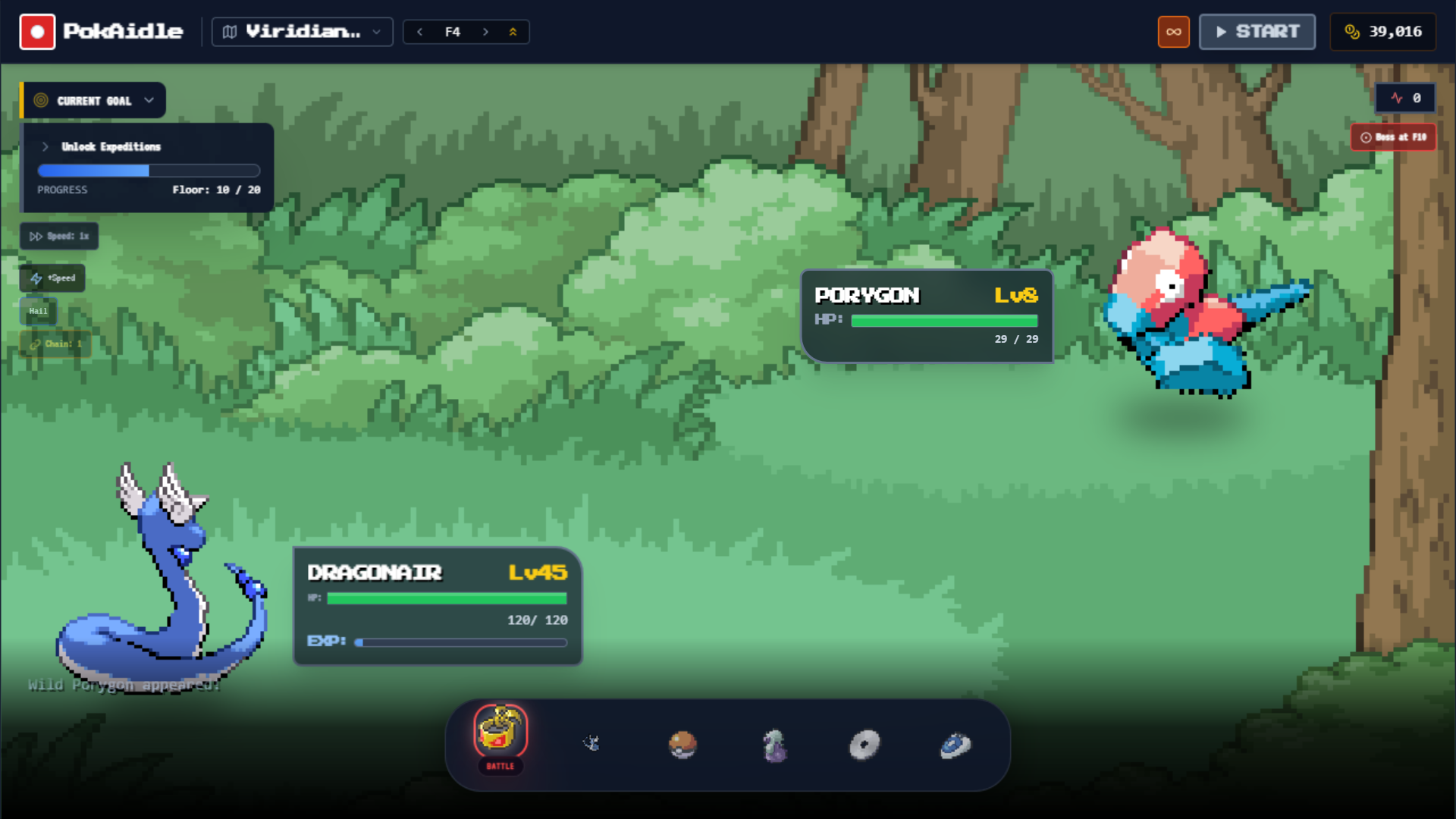Click the Floor 10/20 progress bar

click(148, 171)
